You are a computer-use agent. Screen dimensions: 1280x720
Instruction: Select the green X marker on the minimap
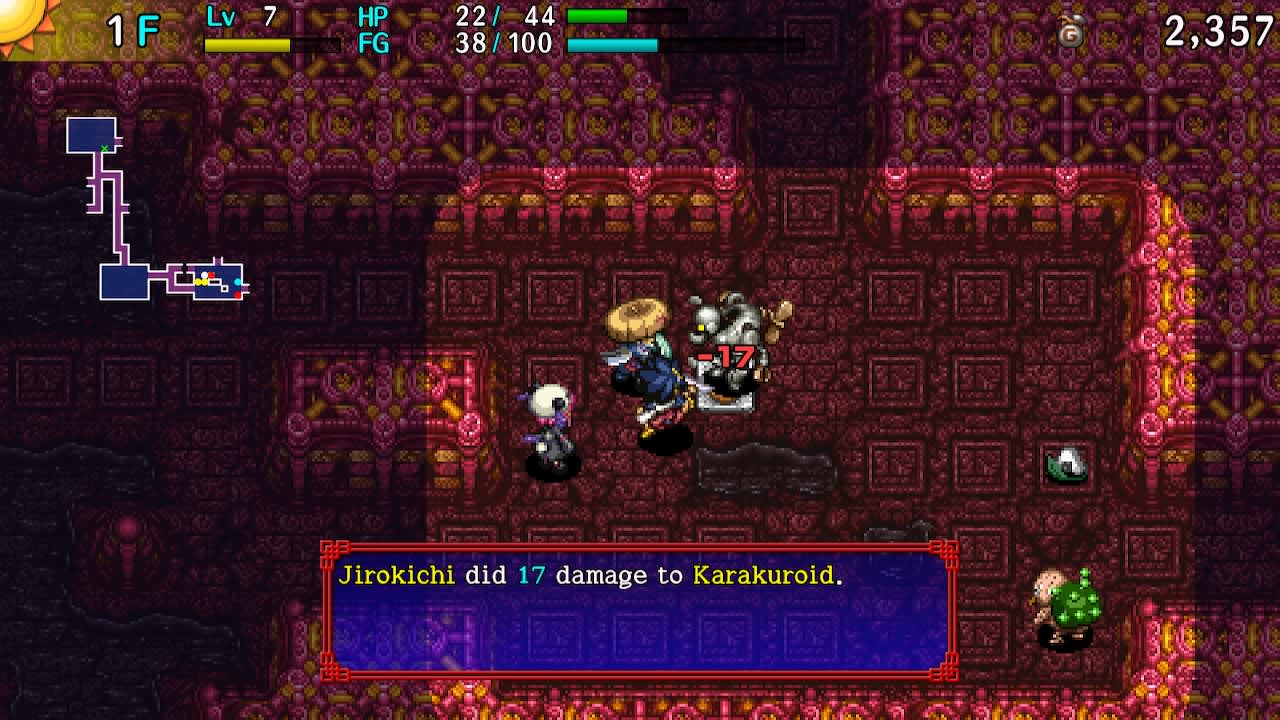(x=105, y=147)
